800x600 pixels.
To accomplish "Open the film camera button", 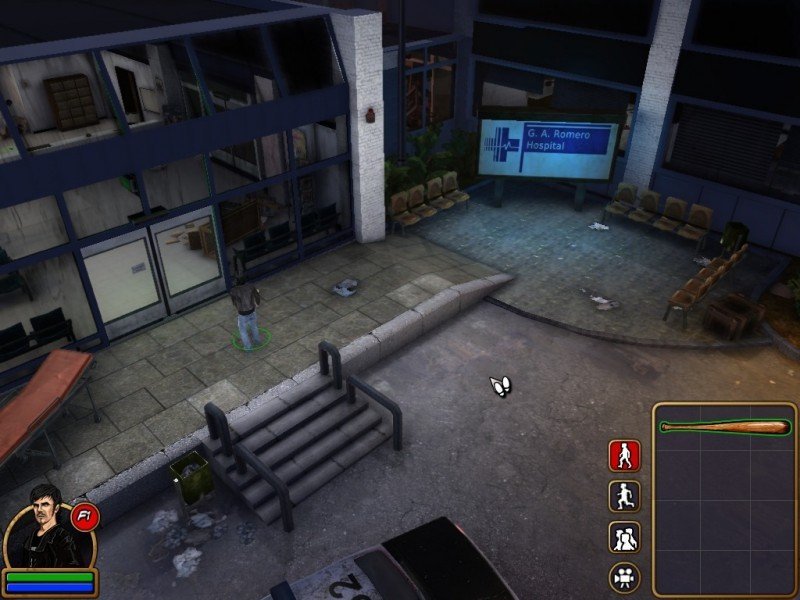I will (625, 577).
